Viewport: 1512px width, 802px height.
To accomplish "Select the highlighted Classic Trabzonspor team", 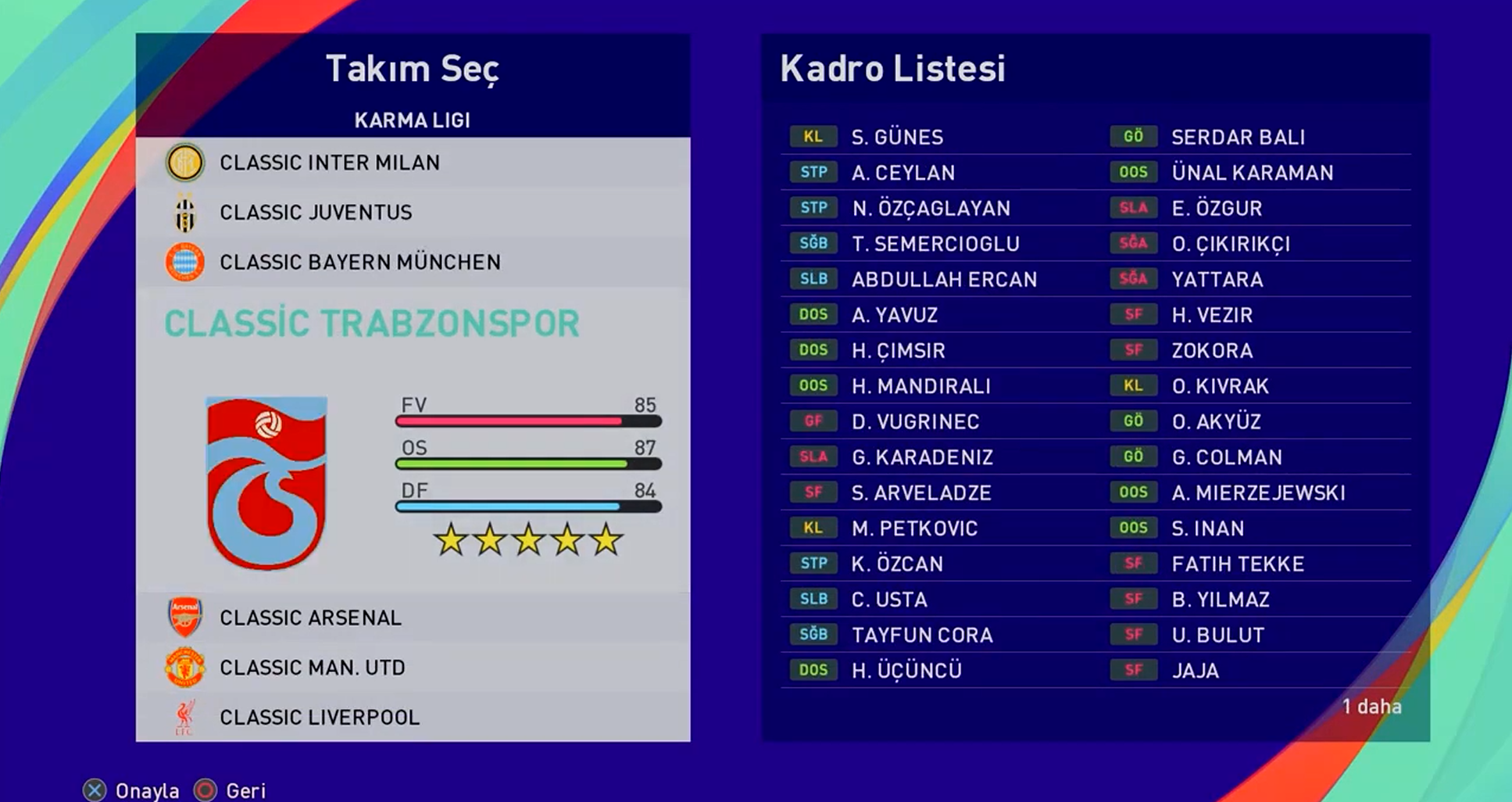I will [x=372, y=324].
